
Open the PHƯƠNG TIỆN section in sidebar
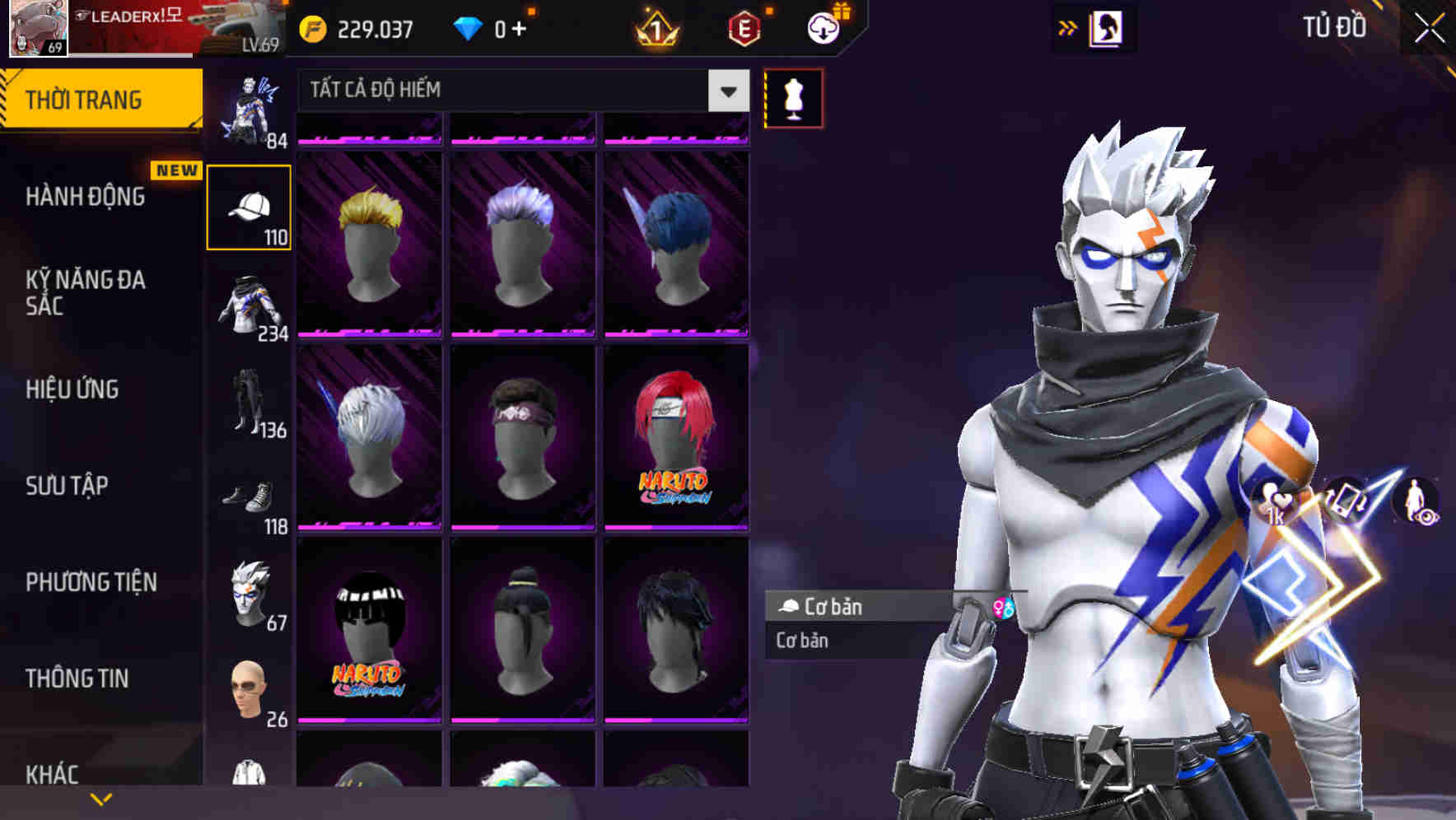pyautogui.click(x=91, y=581)
